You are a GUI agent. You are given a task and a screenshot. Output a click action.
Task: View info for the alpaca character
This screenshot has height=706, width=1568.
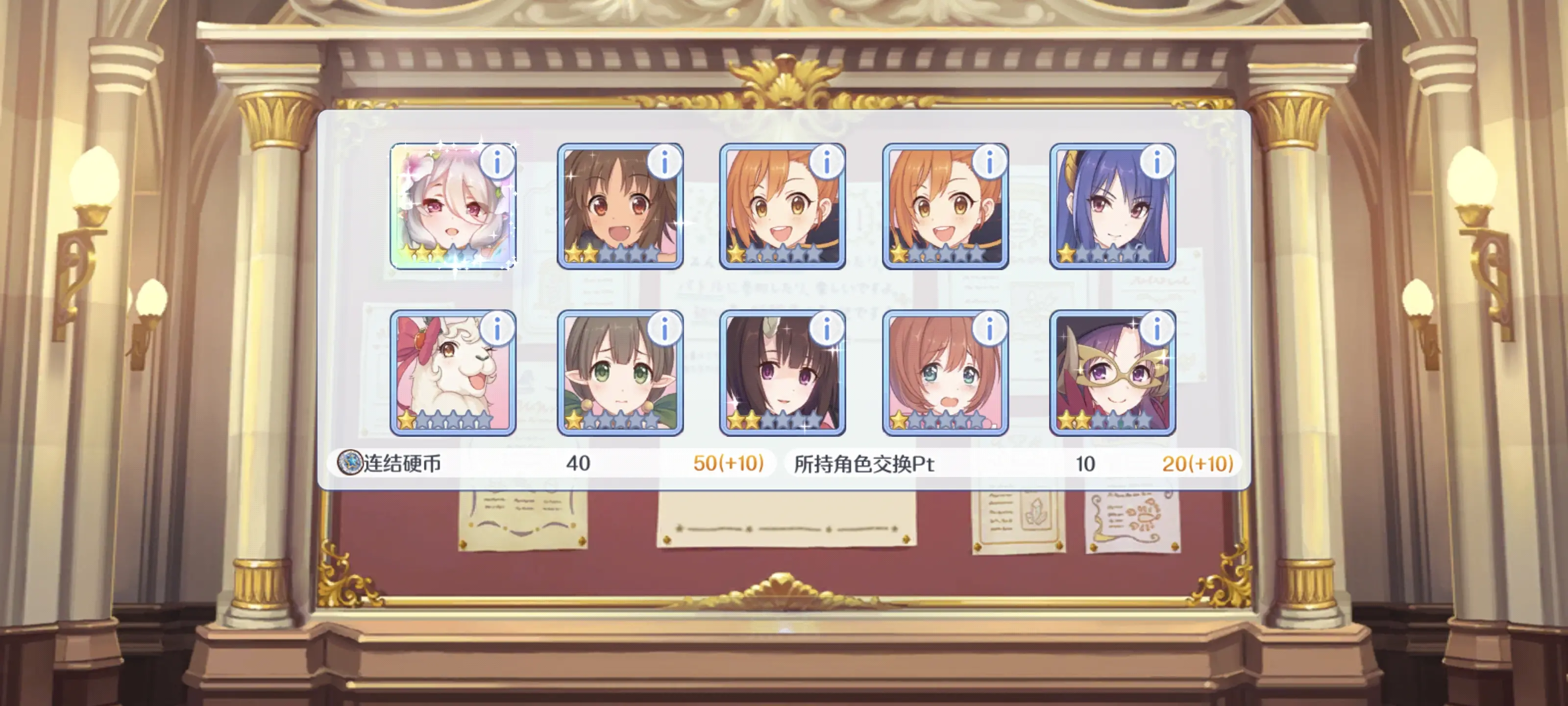[x=497, y=329]
